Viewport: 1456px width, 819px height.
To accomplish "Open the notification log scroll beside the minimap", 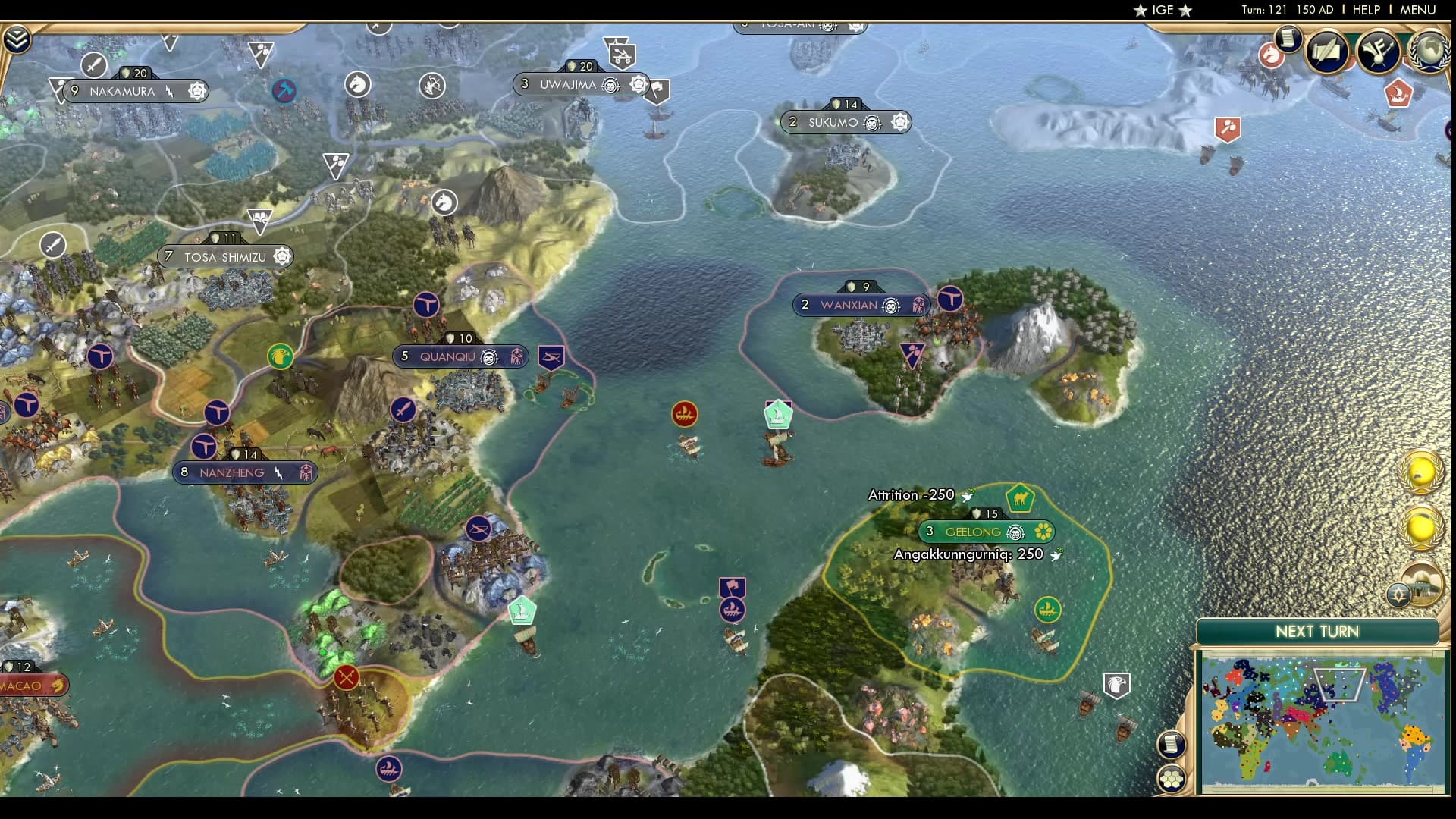I will pyautogui.click(x=1171, y=745).
